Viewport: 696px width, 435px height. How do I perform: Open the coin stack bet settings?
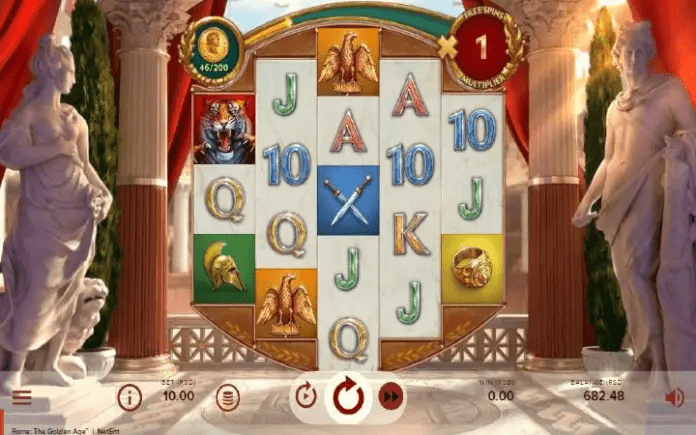point(228,397)
